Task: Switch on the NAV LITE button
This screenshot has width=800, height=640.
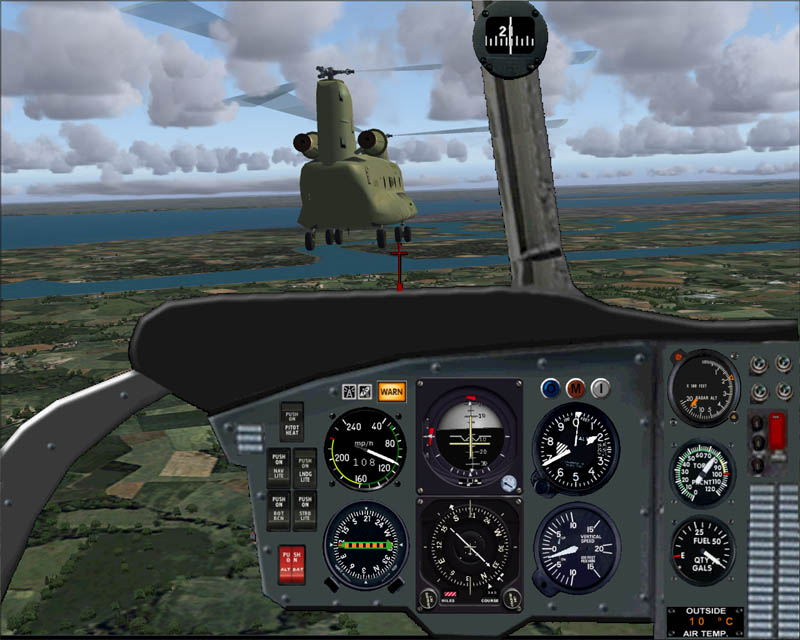Action: coord(279,465)
